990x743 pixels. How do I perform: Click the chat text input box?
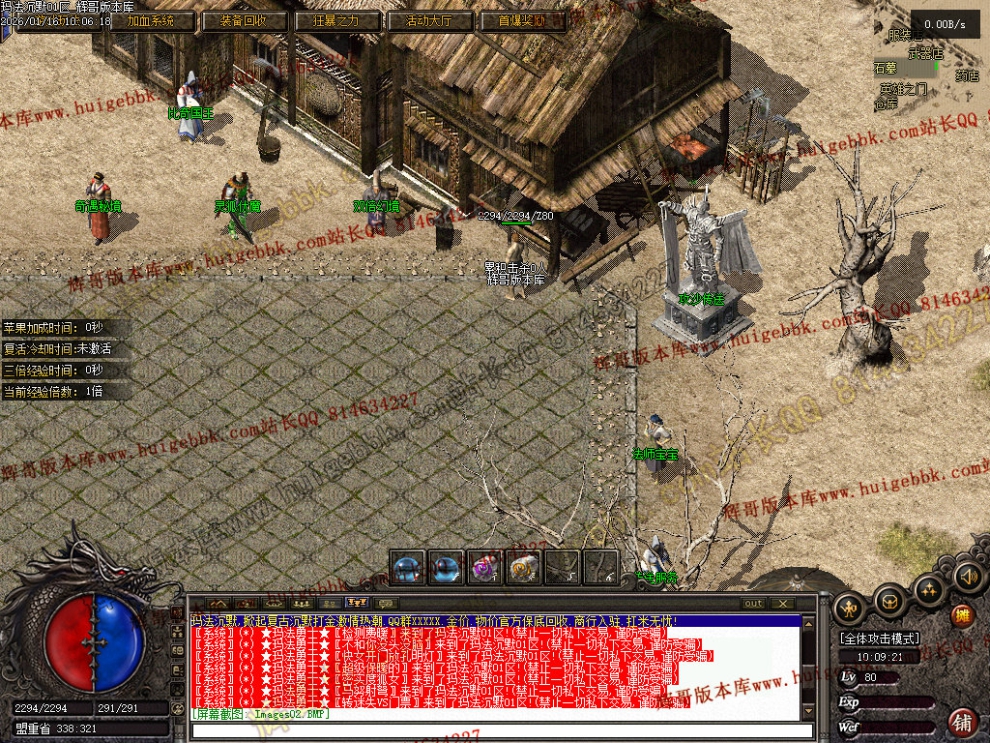[500, 731]
